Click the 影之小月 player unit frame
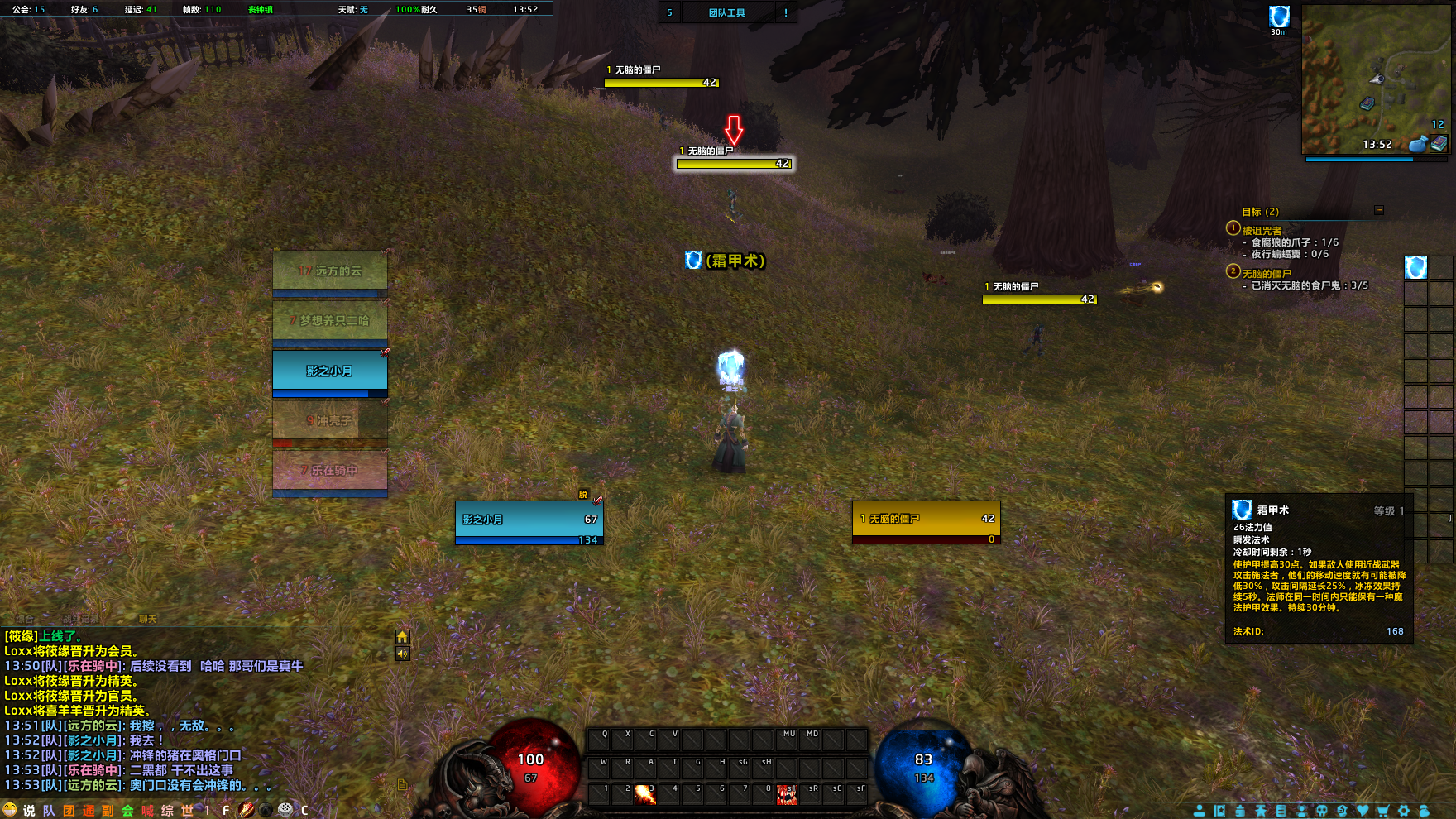The width and height of the screenshot is (1456, 819). pyautogui.click(x=529, y=520)
